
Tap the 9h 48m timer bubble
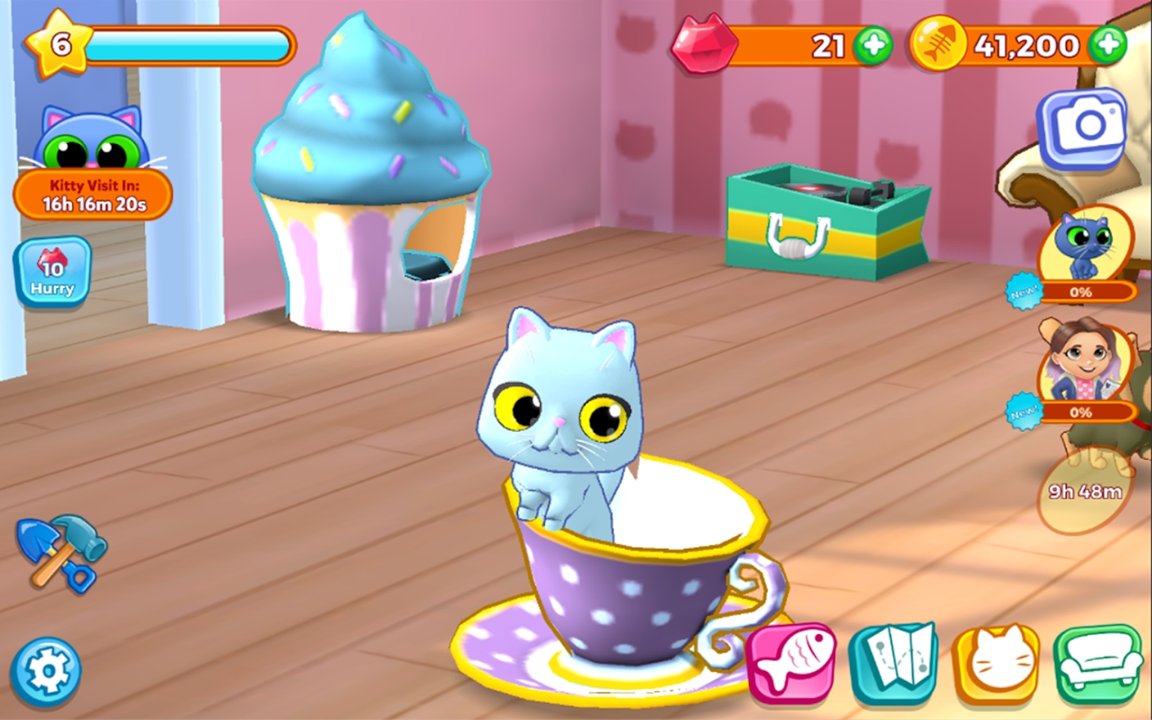(1085, 491)
